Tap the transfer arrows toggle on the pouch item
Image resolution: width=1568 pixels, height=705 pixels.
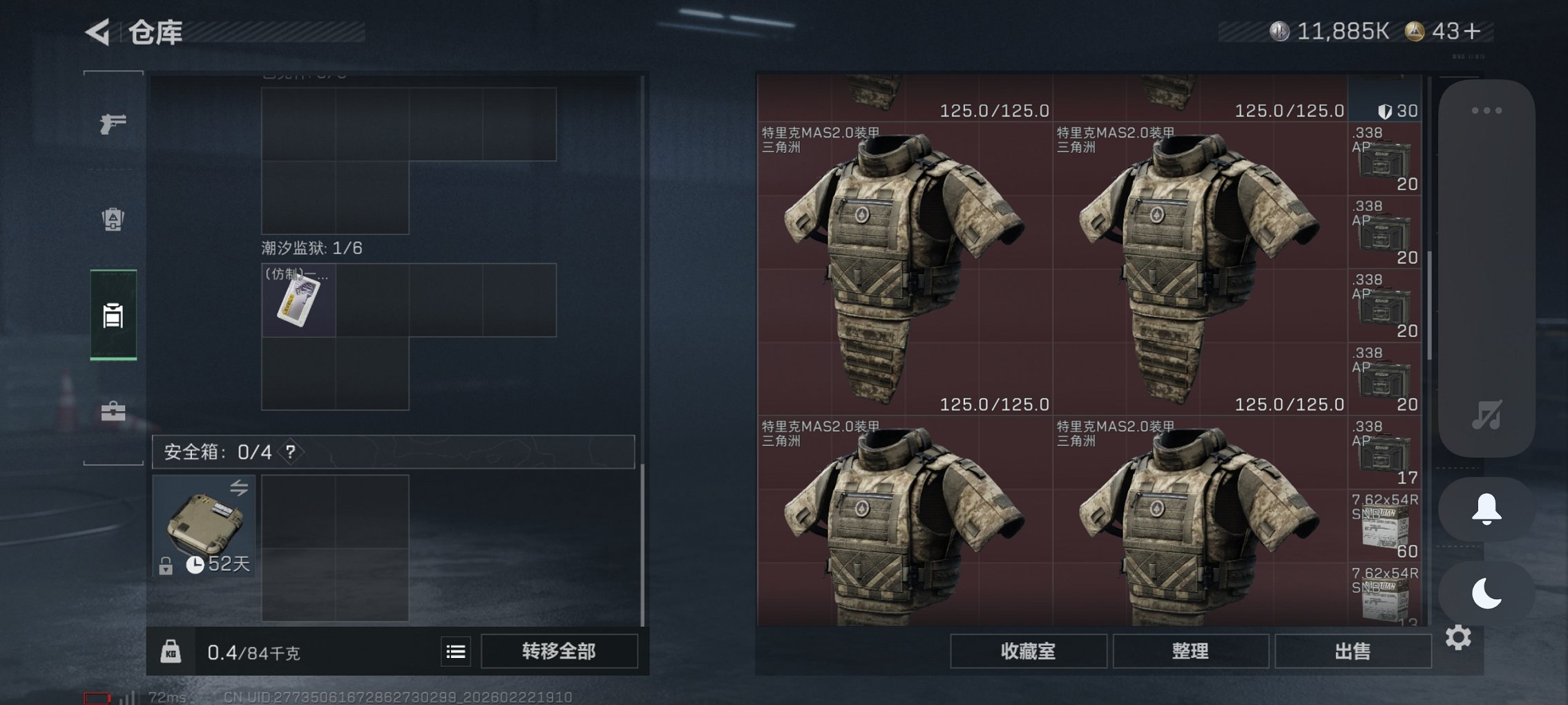pos(237,487)
